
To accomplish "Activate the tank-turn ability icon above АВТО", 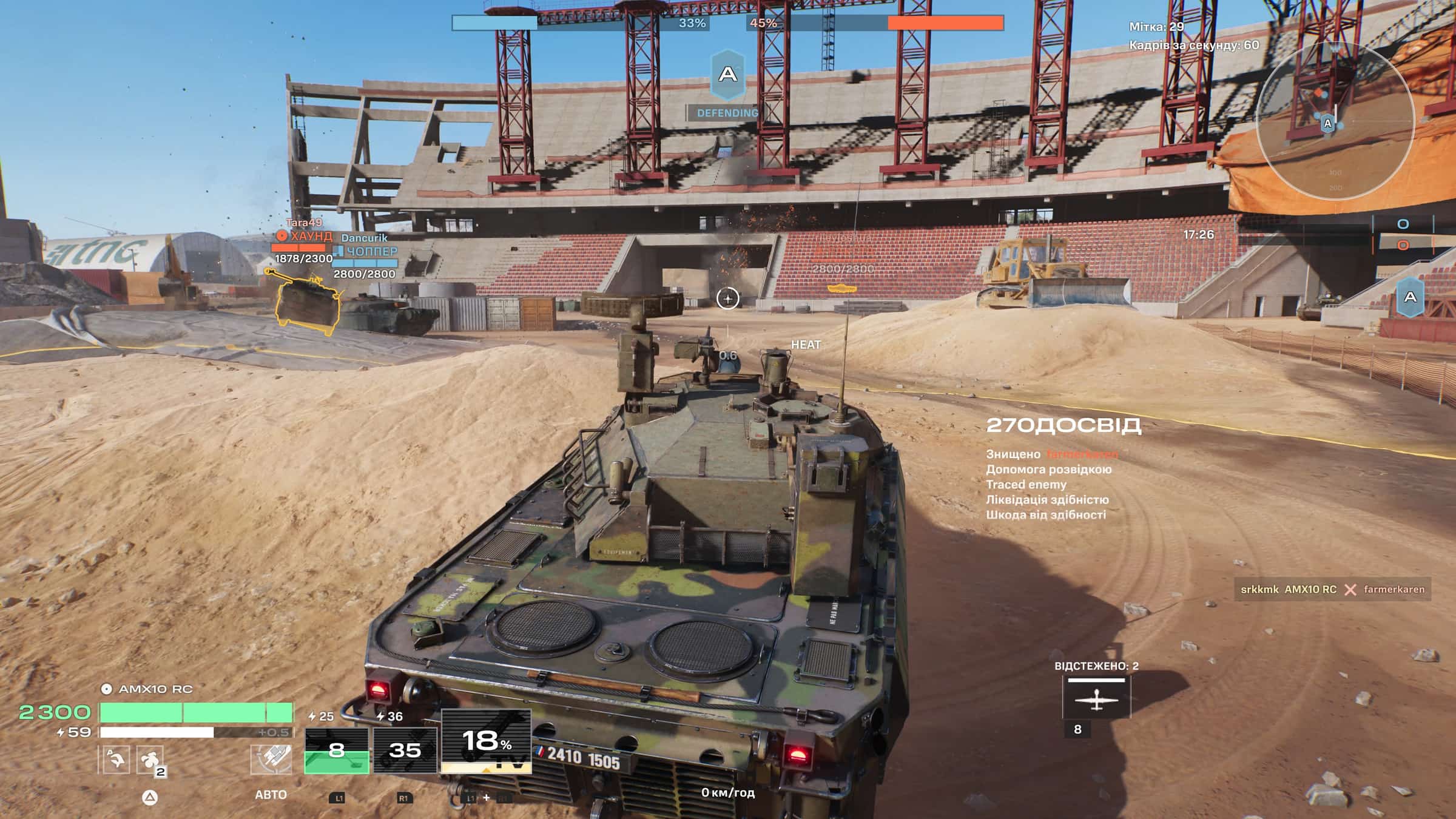I will click(271, 758).
